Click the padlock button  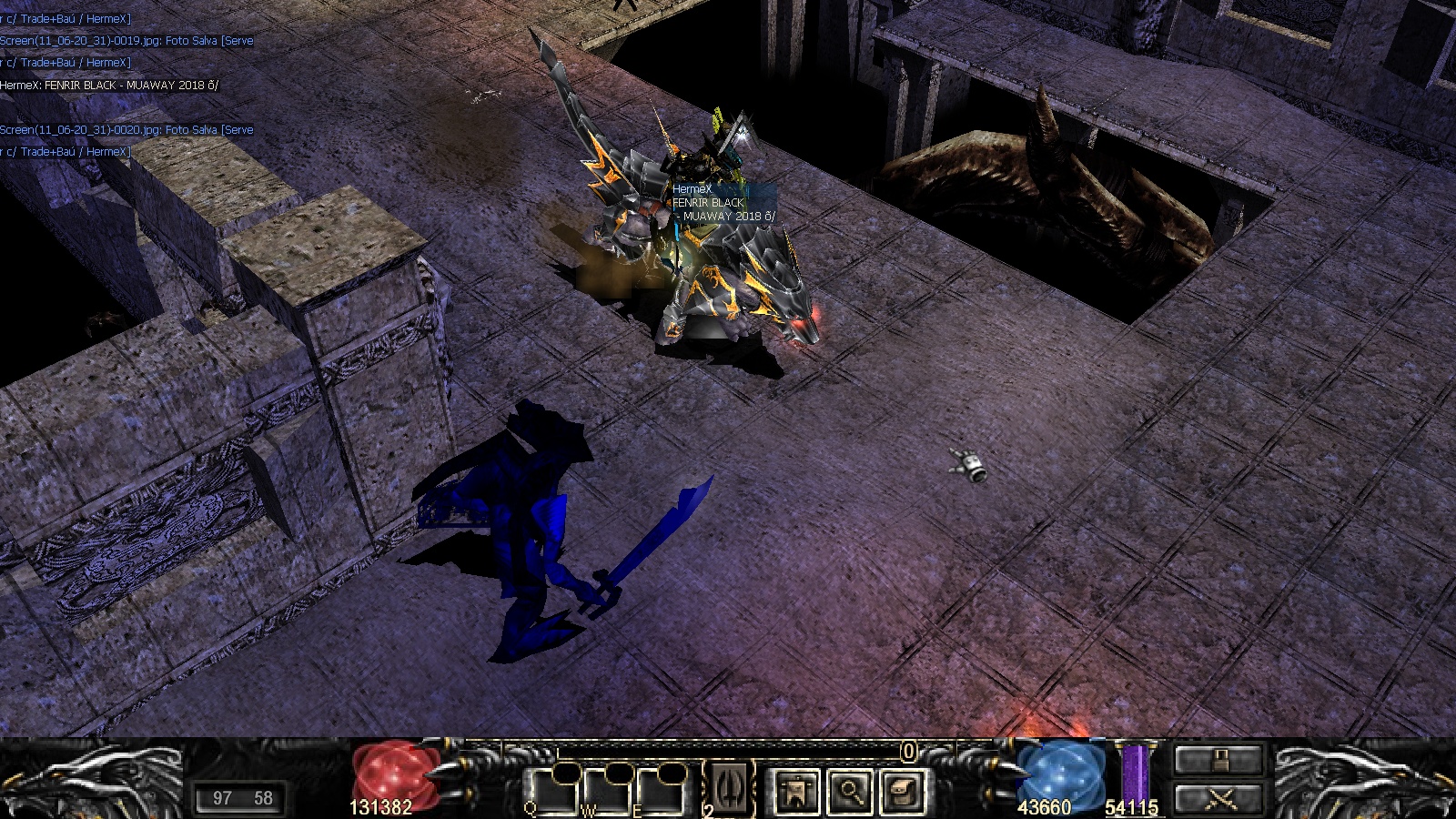(1219, 761)
